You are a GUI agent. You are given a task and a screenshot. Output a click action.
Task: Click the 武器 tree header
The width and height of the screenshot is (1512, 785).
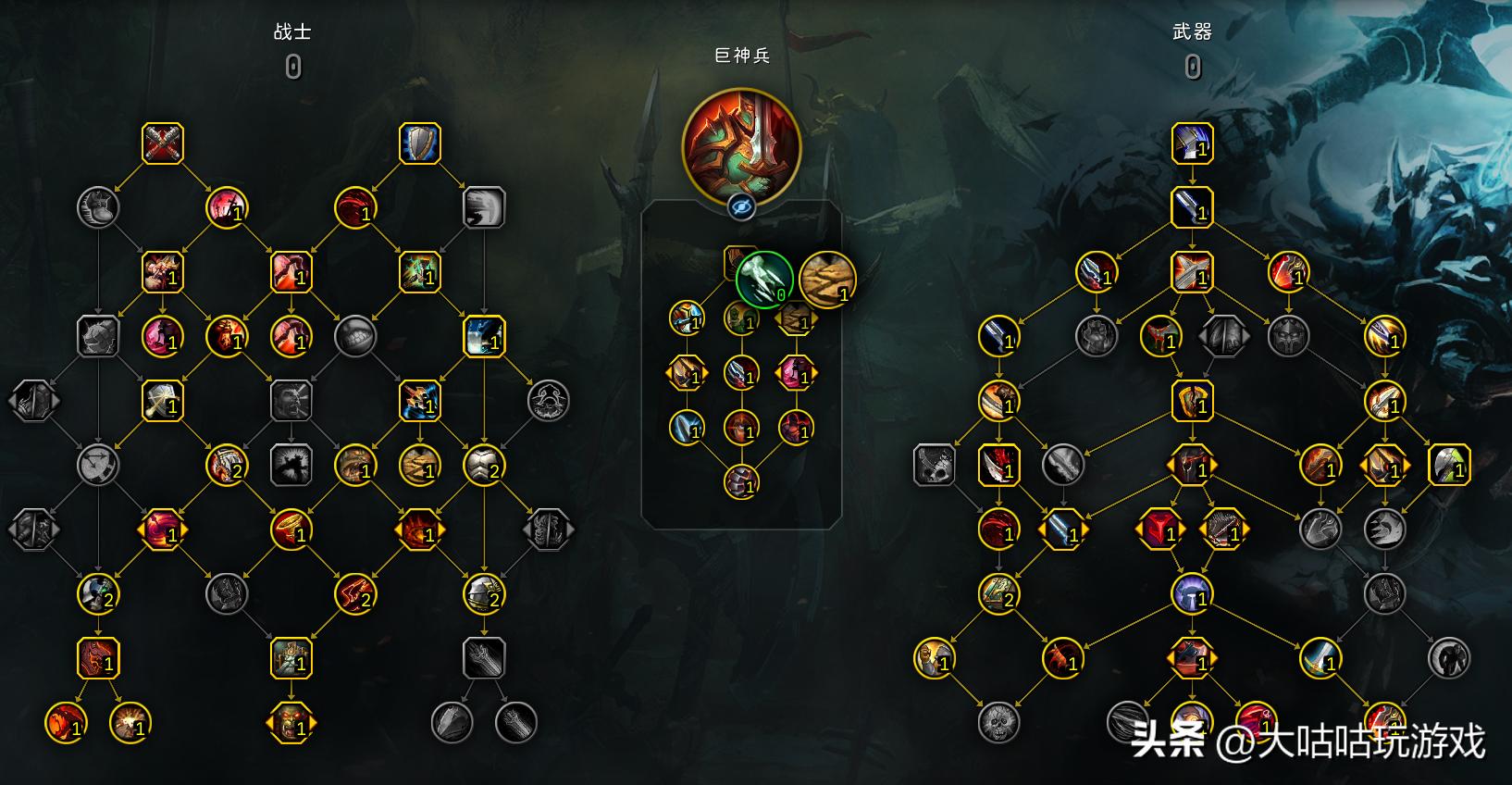point(1191,31)
